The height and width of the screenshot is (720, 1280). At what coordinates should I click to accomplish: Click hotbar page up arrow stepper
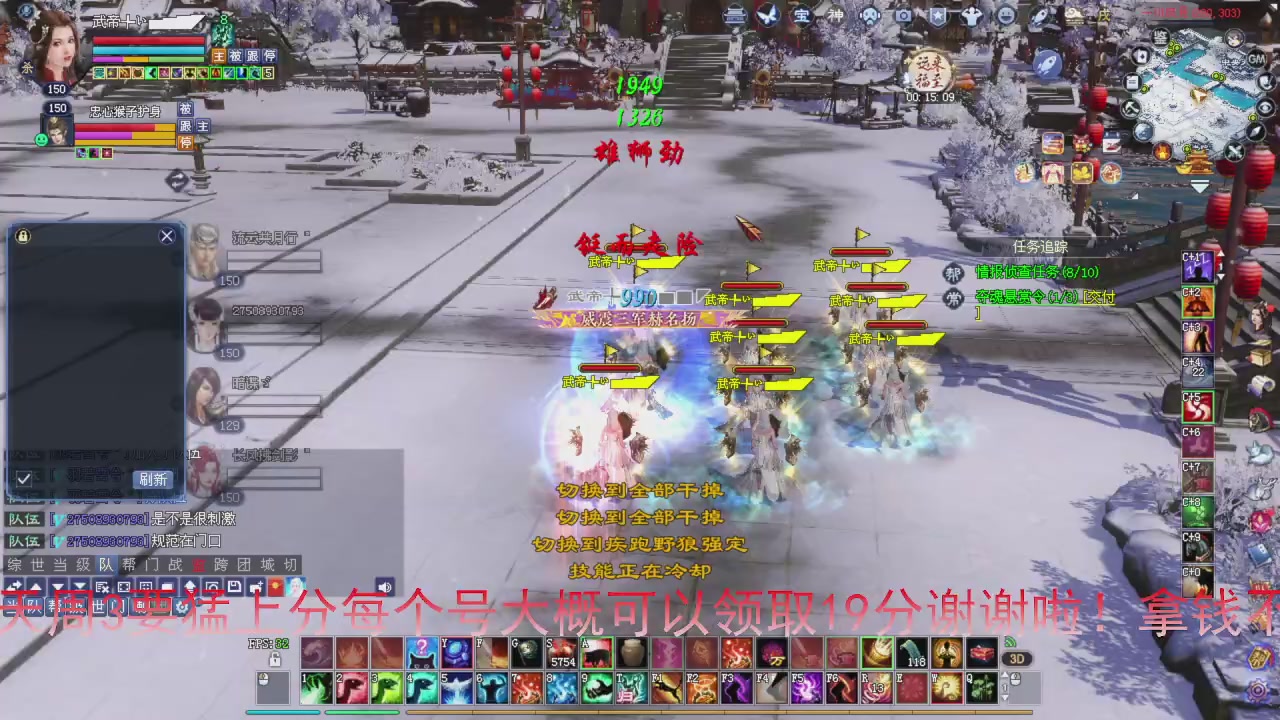tap(1004, 674)
